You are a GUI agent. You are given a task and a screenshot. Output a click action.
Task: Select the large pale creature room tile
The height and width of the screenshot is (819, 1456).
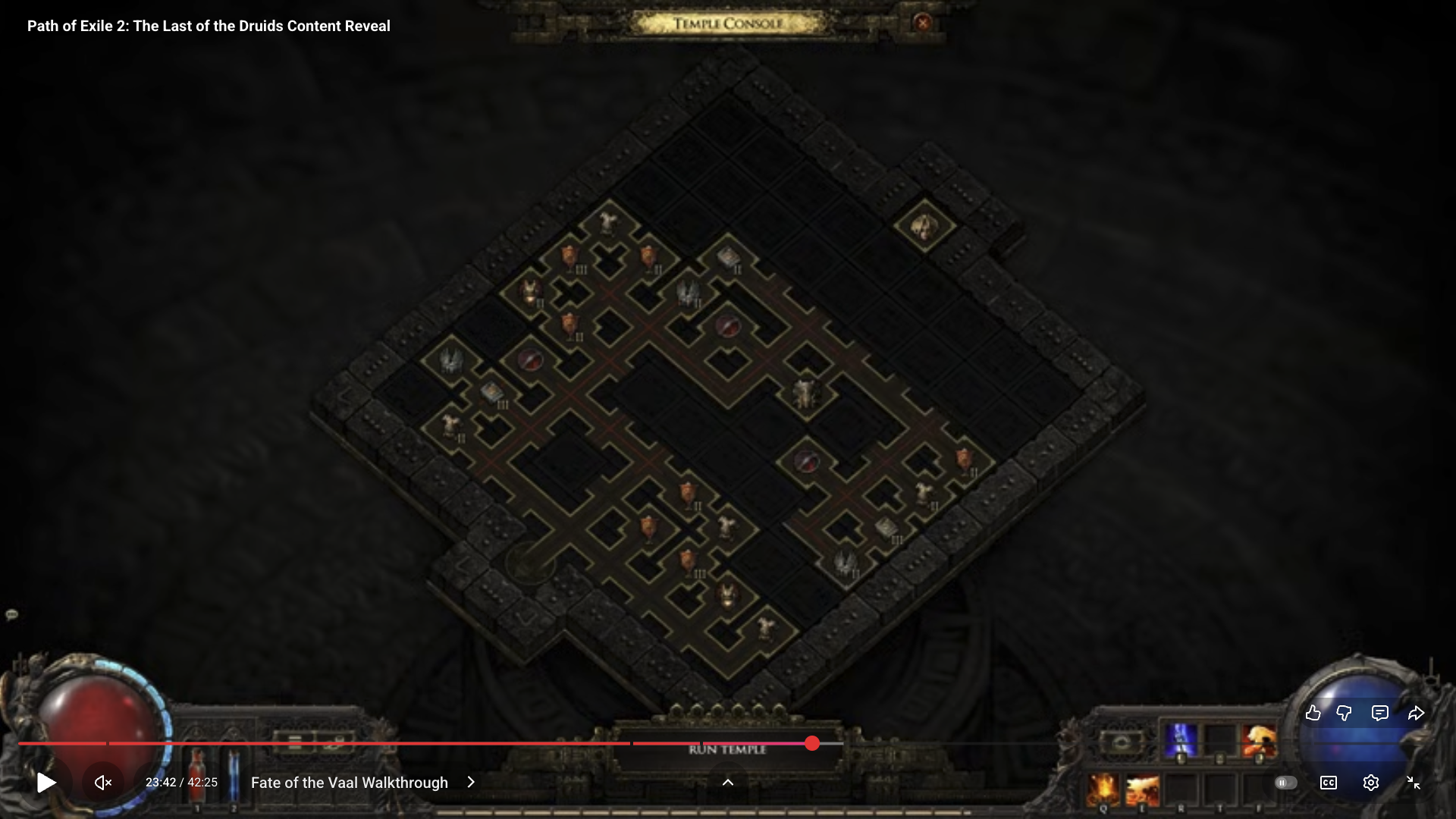pyautogui.click(x=804, y=393)
